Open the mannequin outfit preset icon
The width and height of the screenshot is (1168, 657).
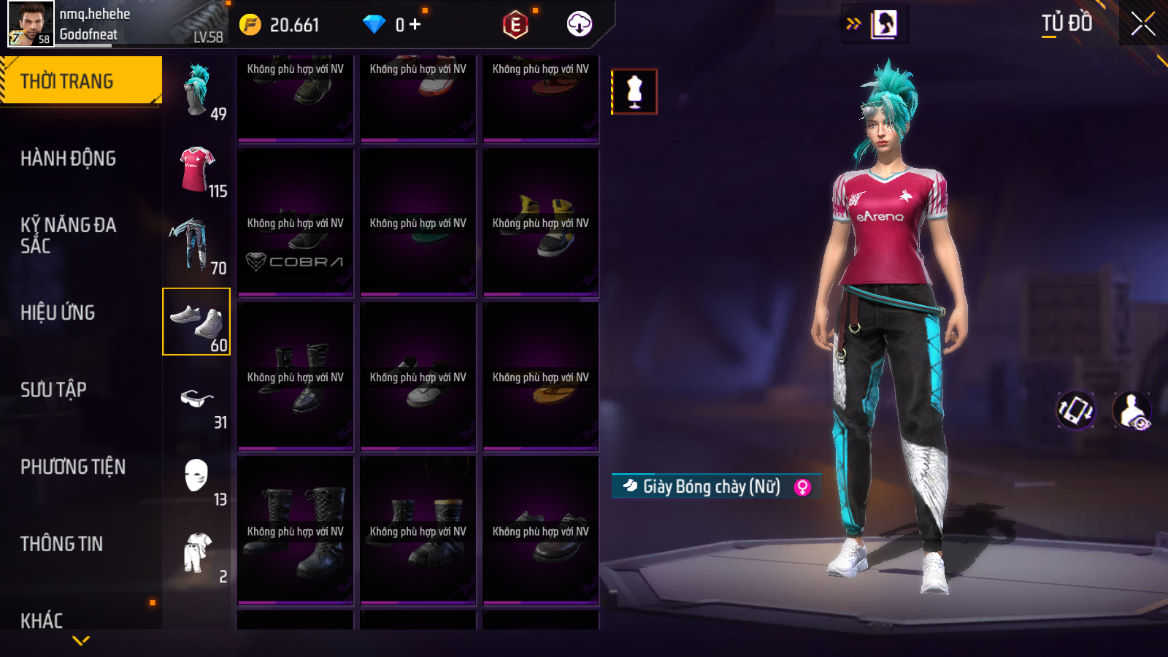634,92
